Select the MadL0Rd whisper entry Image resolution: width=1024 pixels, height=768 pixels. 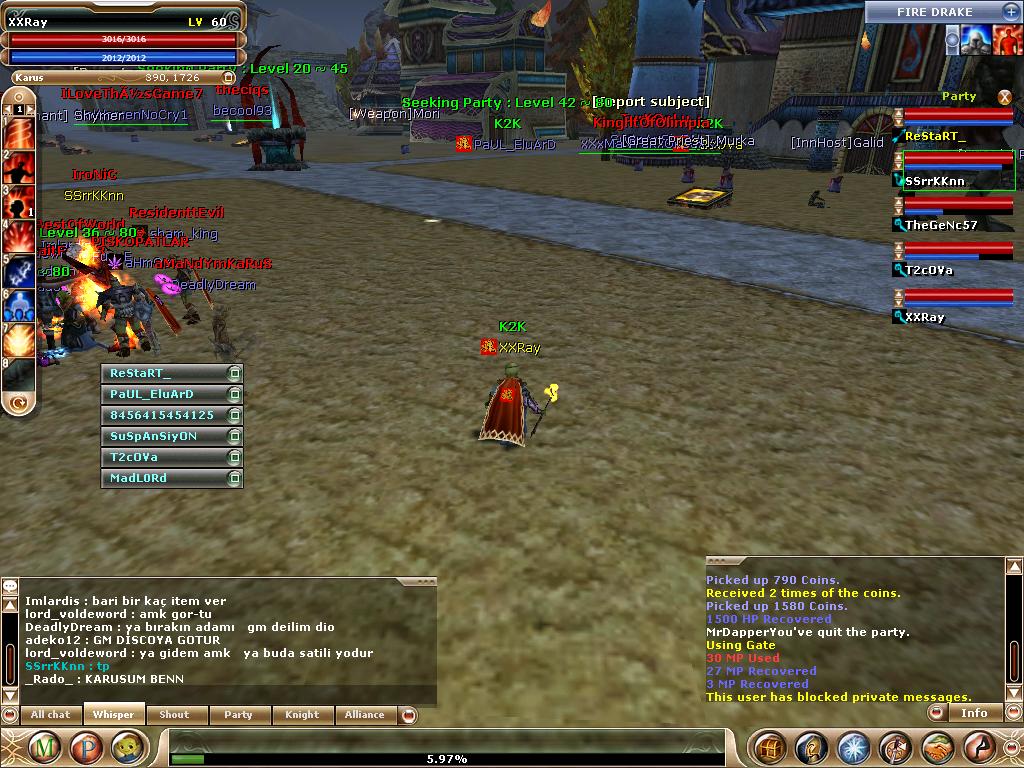(165, 478)
